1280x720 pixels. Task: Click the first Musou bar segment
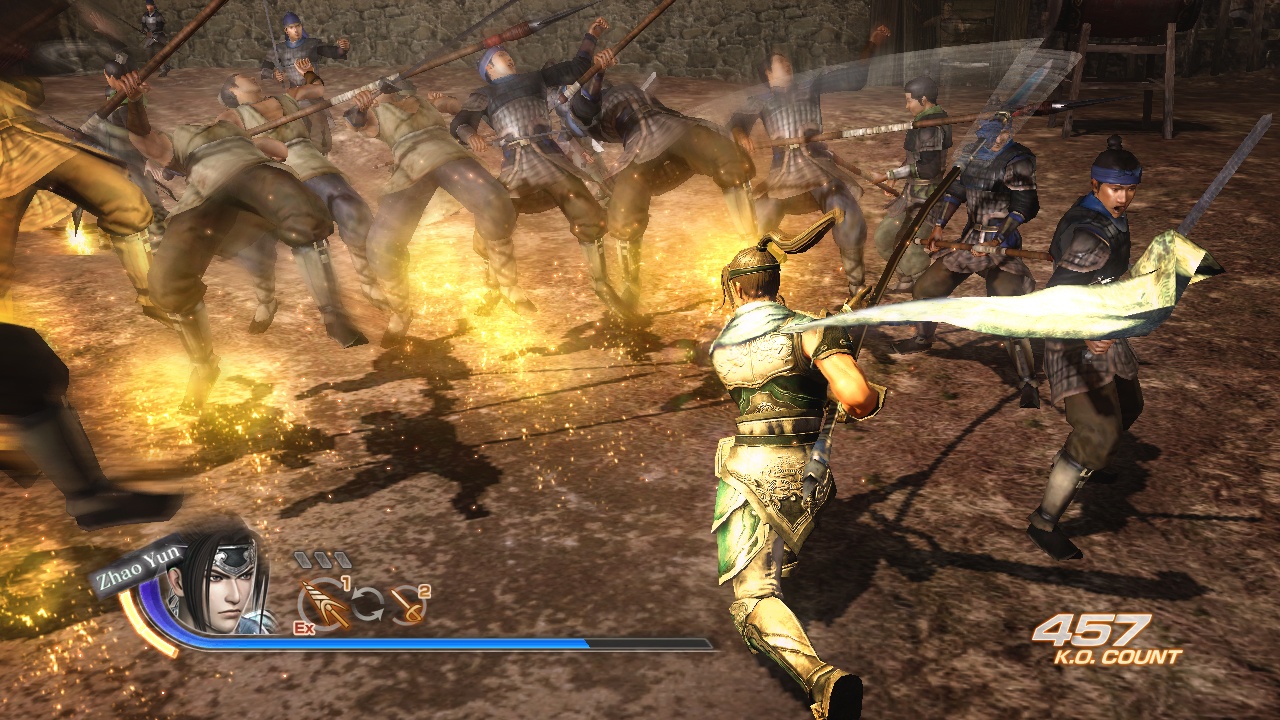(304, 559)
